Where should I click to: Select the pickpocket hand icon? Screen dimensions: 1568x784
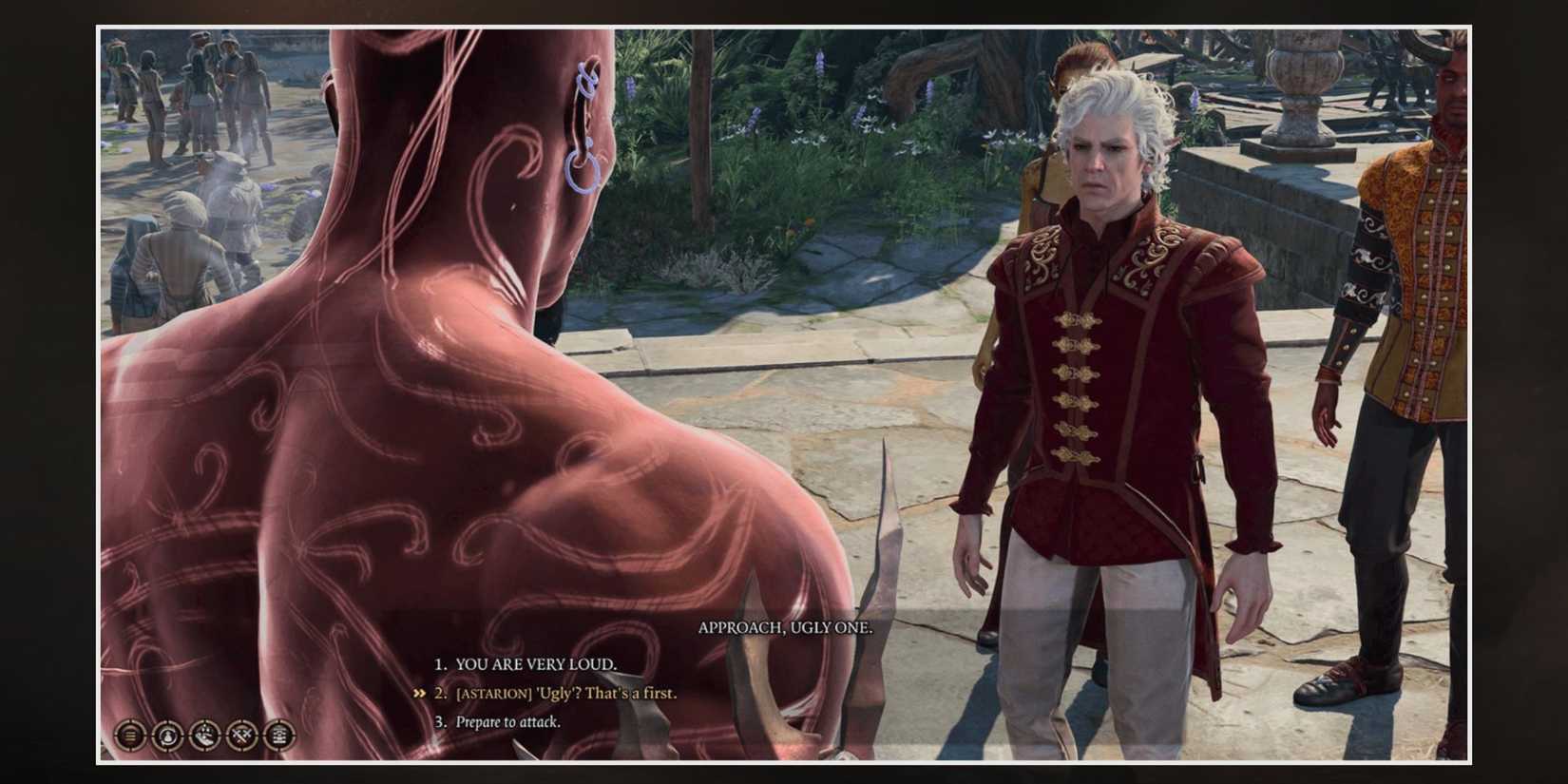(203, 735)
